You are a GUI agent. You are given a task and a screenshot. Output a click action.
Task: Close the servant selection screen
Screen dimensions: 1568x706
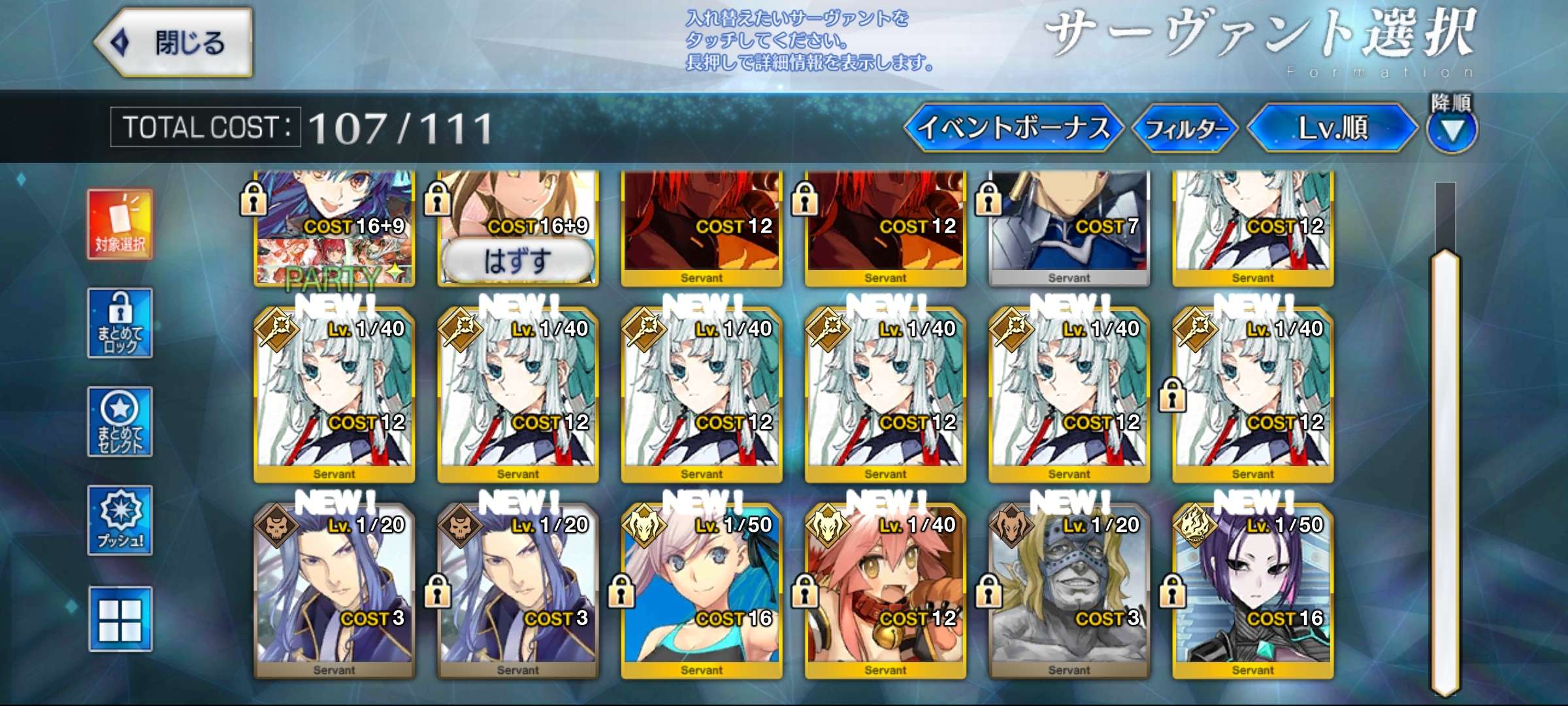pyautogui.click(x=174, y=43)
